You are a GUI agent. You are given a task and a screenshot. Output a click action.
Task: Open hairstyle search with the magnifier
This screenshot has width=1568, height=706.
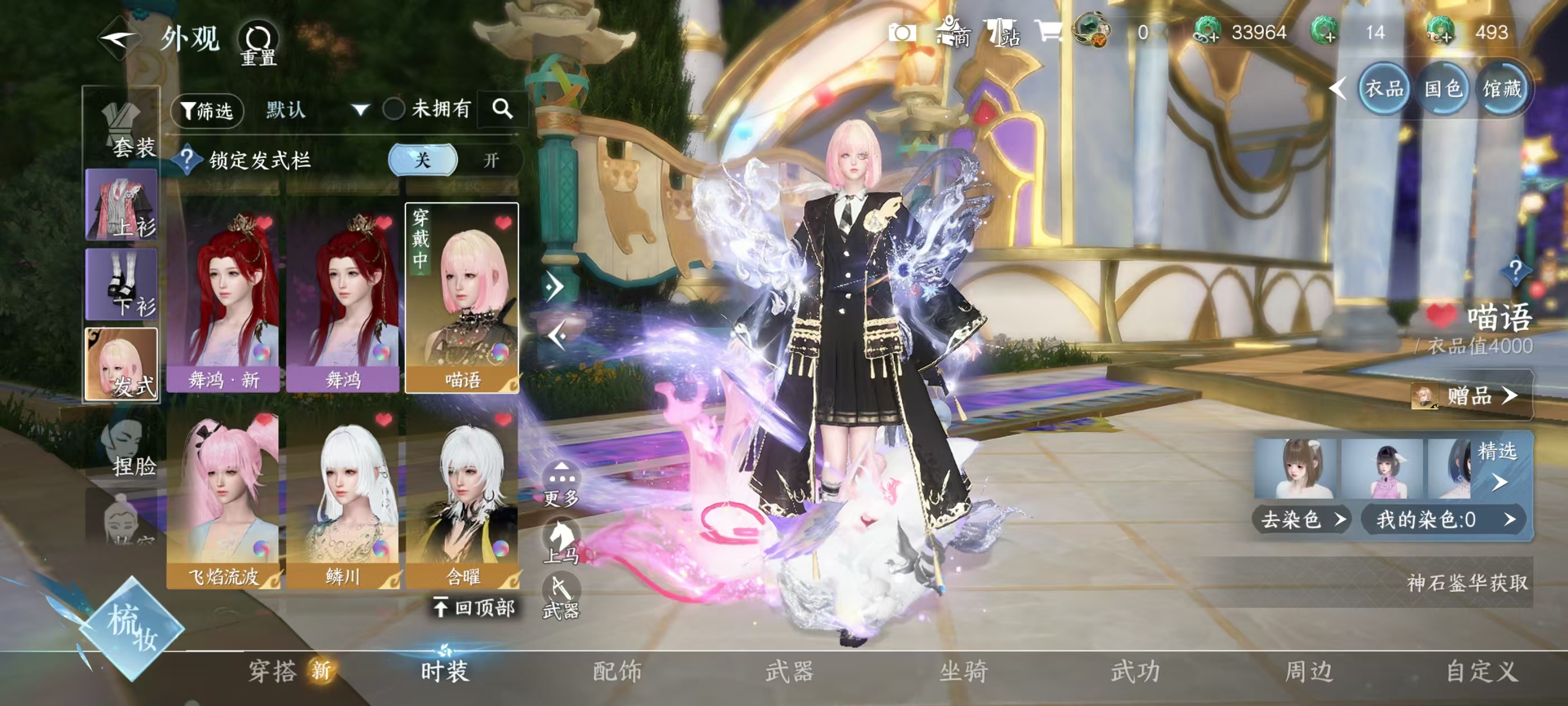[x=502, y=109]
